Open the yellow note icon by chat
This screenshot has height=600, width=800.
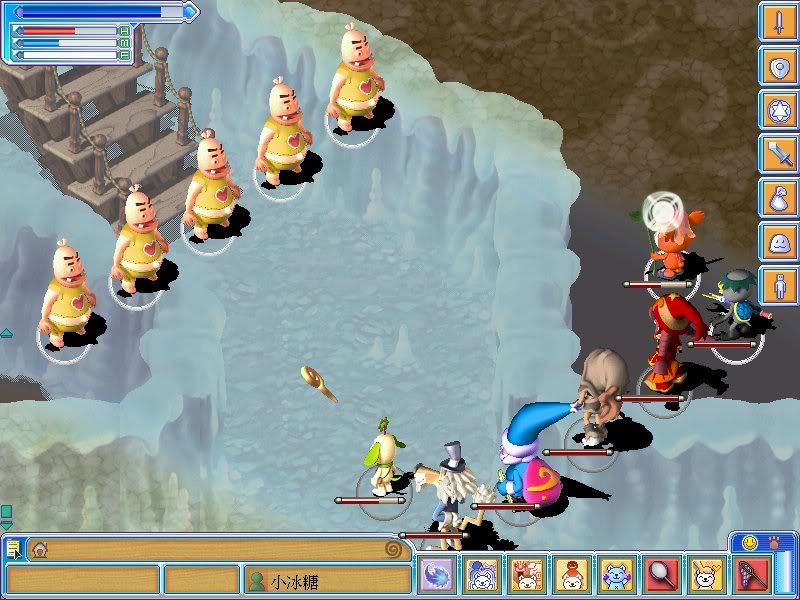[13, 549]
